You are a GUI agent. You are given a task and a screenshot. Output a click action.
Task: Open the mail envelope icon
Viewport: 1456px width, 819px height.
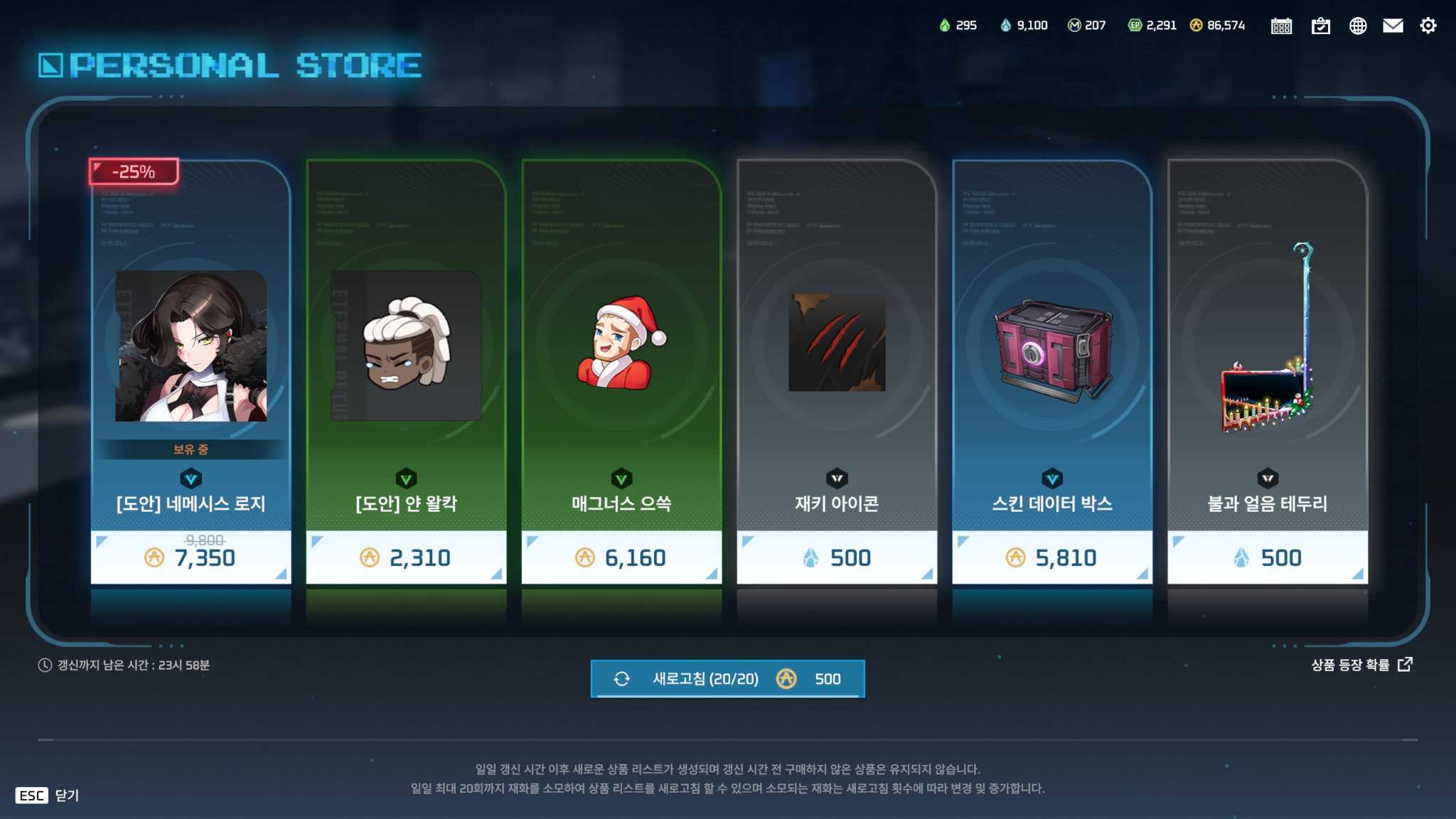[1393, 25]
